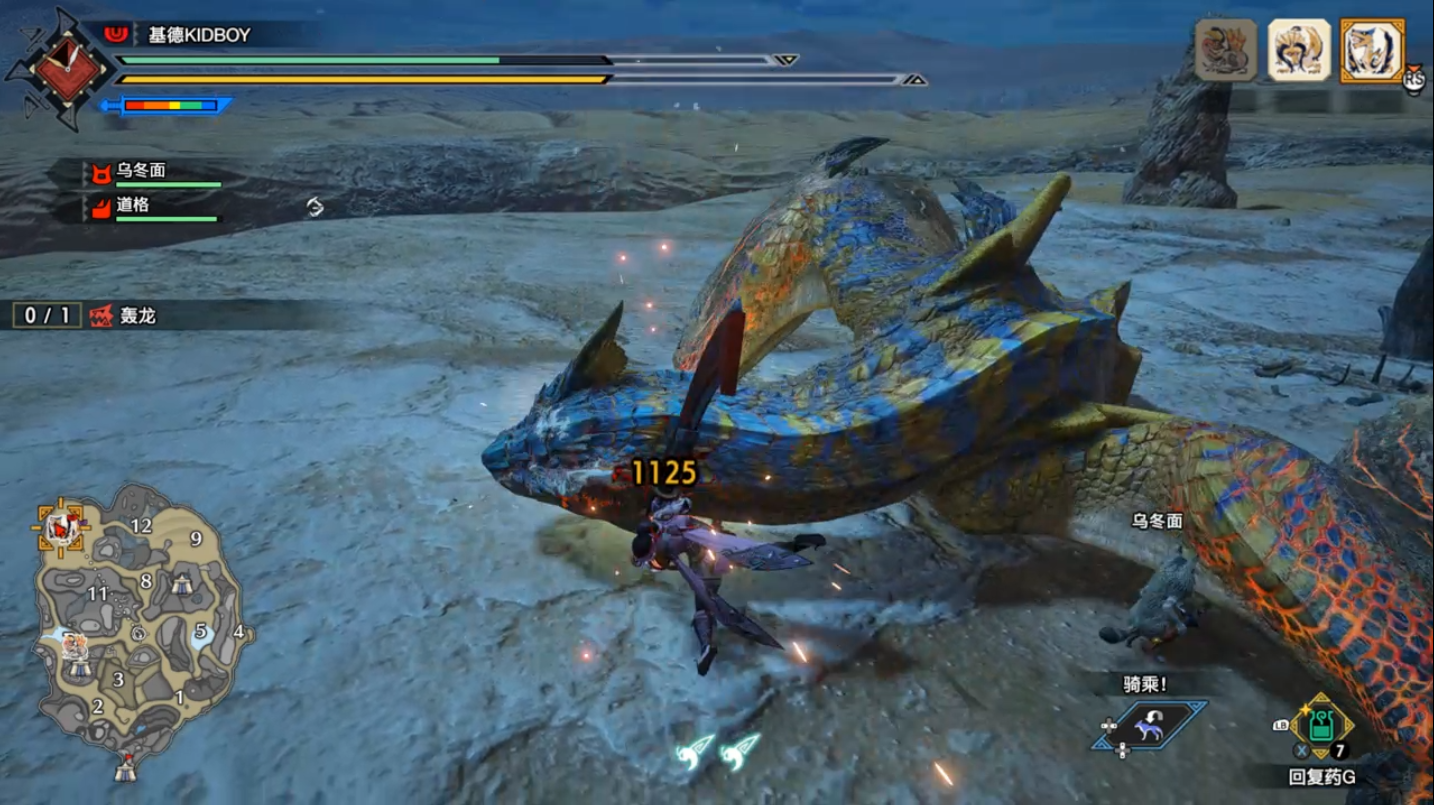Select the camp tent marker on the minimap
Image resolution: width=1434 pixels, height=805 pixels.
(x=181, y=585)
